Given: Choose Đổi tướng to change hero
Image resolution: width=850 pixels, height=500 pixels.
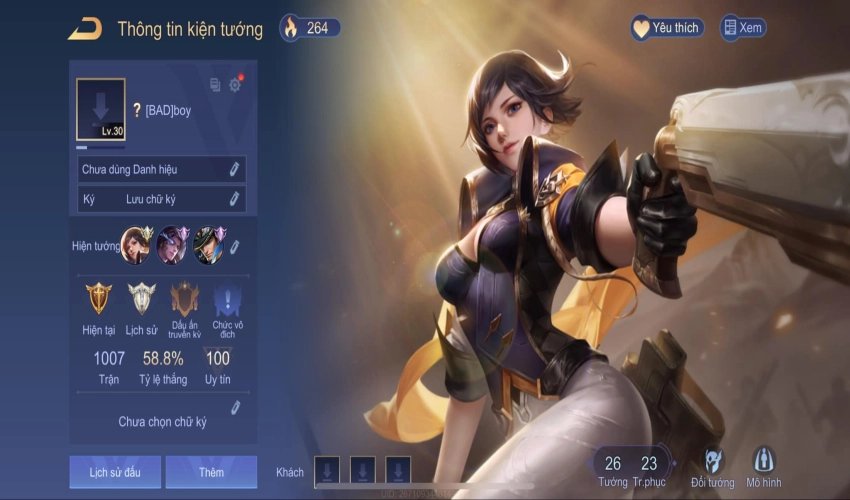Looking at the screenshot, I should pos(713,467).
